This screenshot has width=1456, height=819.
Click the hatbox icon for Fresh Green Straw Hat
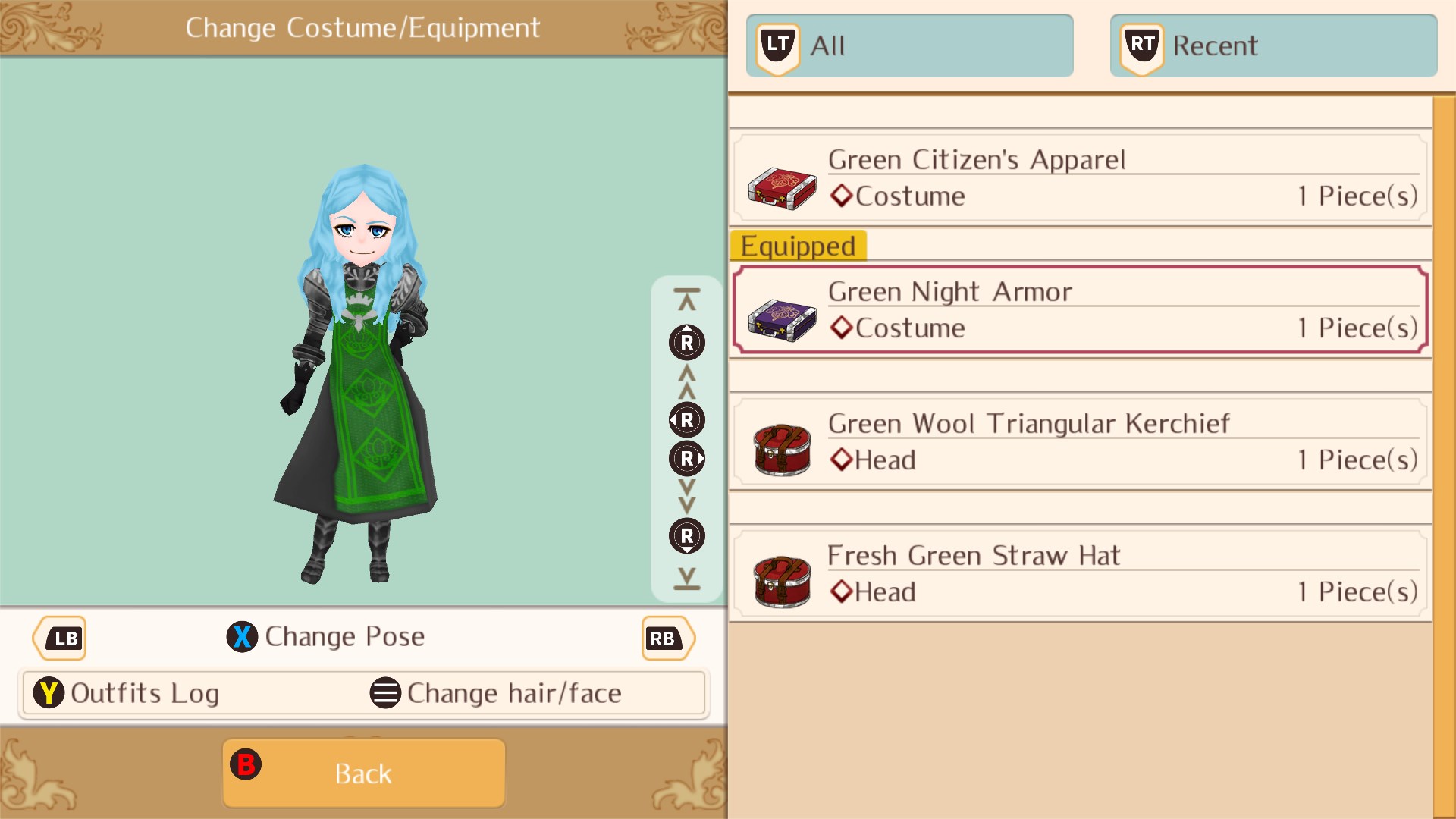[783, 584]
